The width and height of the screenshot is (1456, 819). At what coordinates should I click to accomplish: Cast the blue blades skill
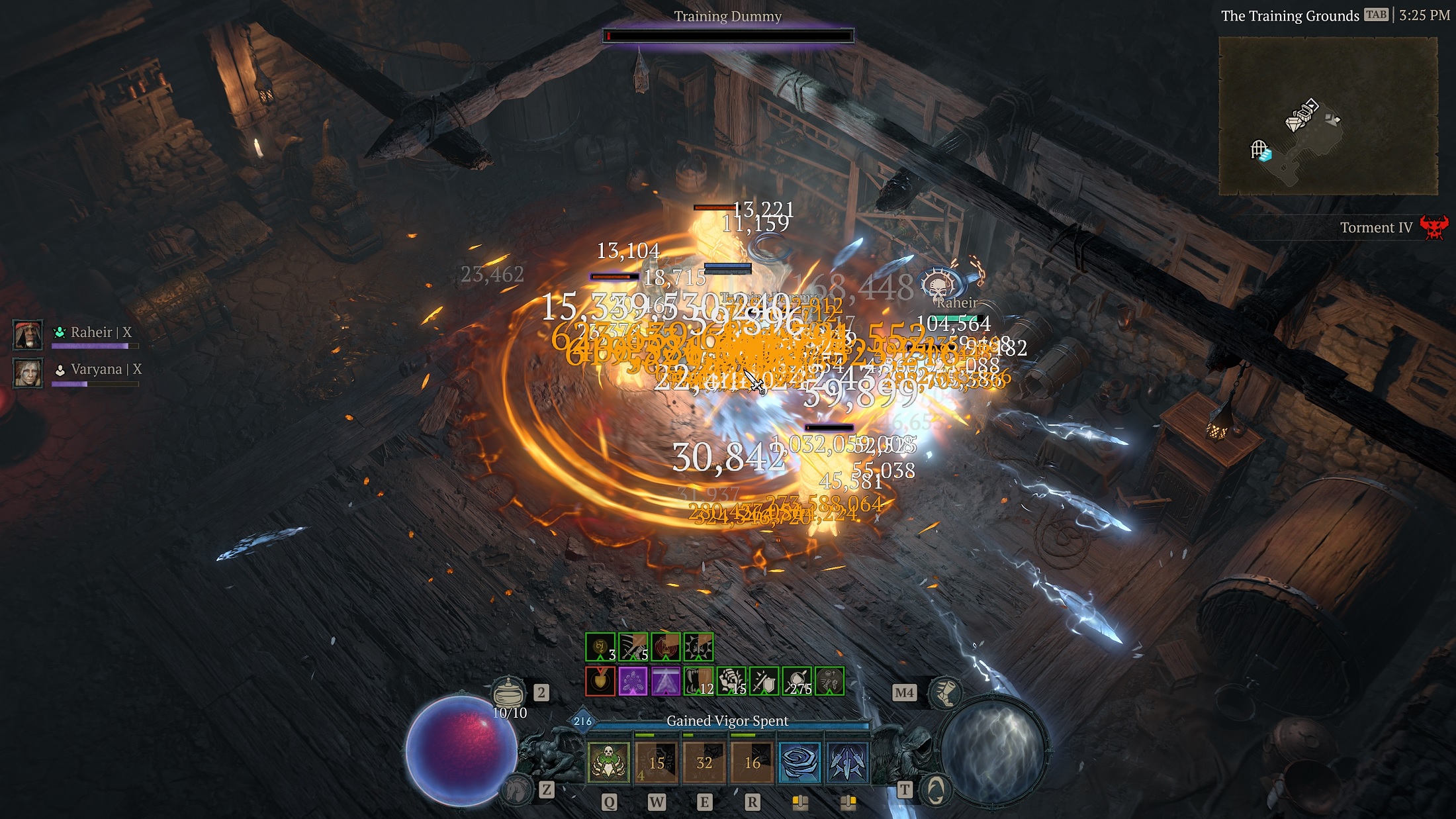pos(848,762)
